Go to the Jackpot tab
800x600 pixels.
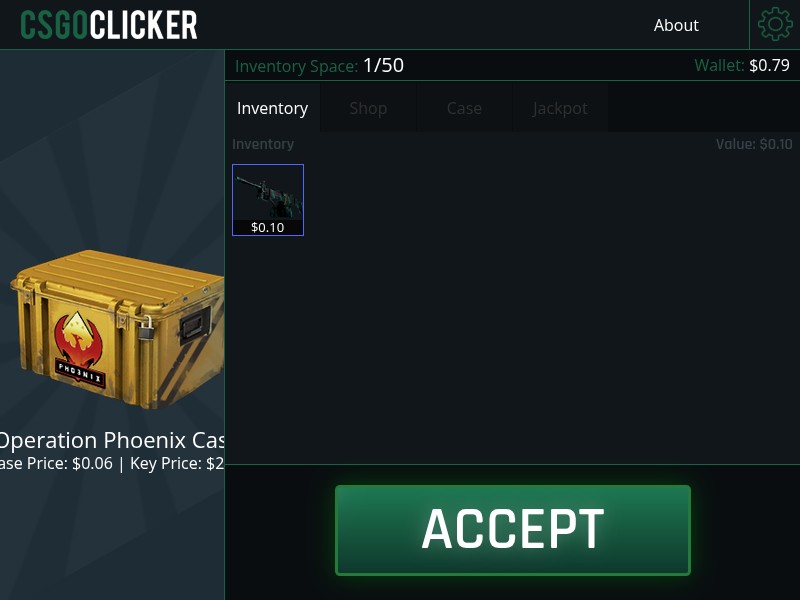point(560,108)
